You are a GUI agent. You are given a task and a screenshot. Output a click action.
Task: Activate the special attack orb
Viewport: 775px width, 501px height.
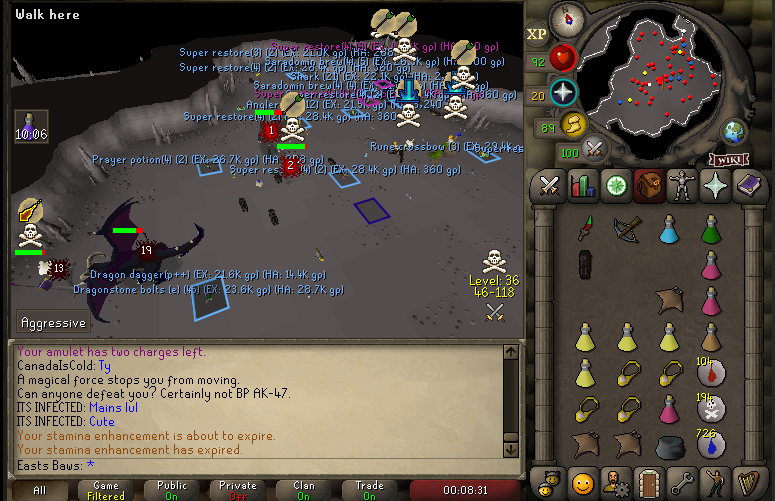pos(596,149)
